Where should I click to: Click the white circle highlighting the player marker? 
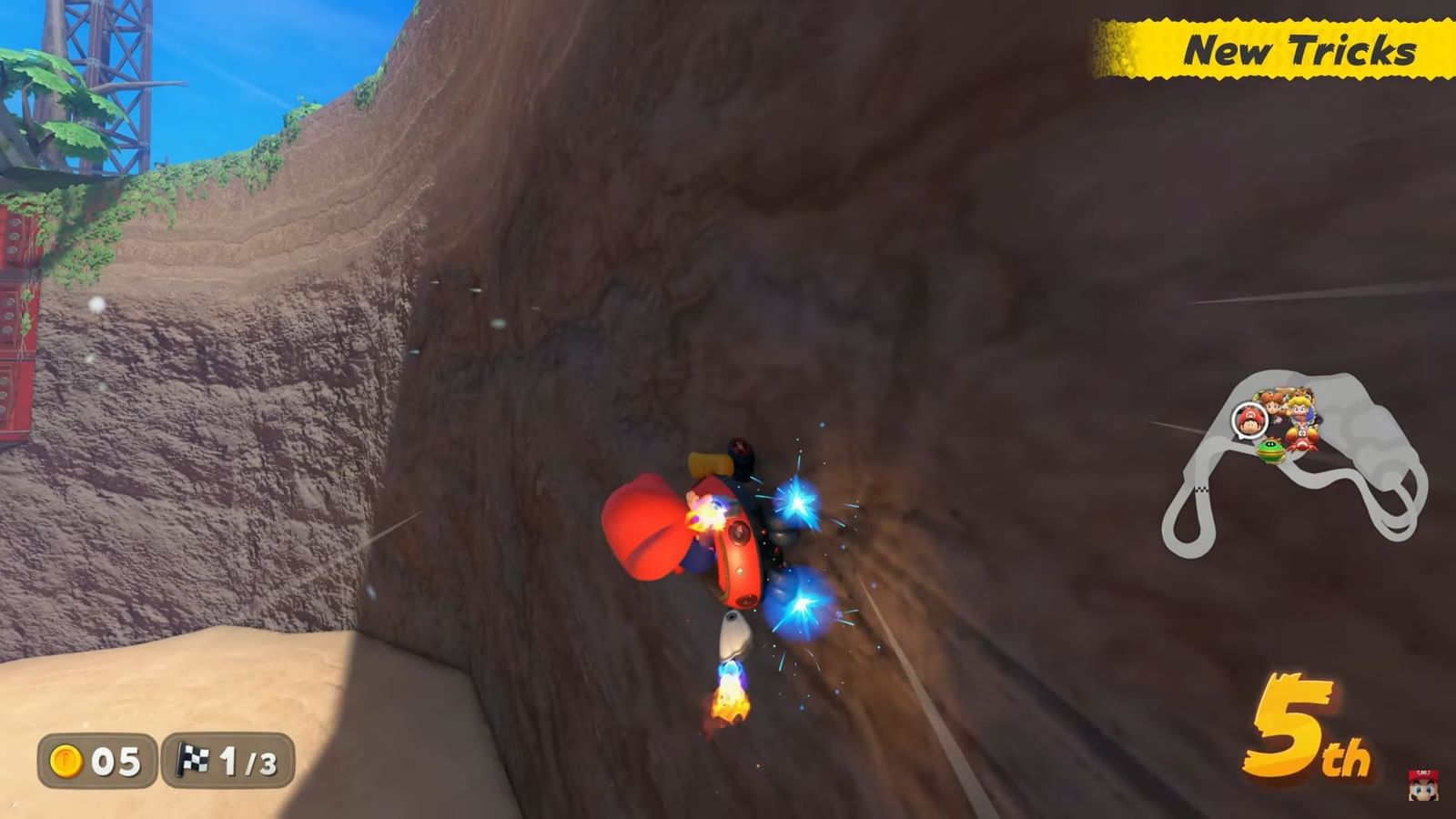coord(1249,419)
